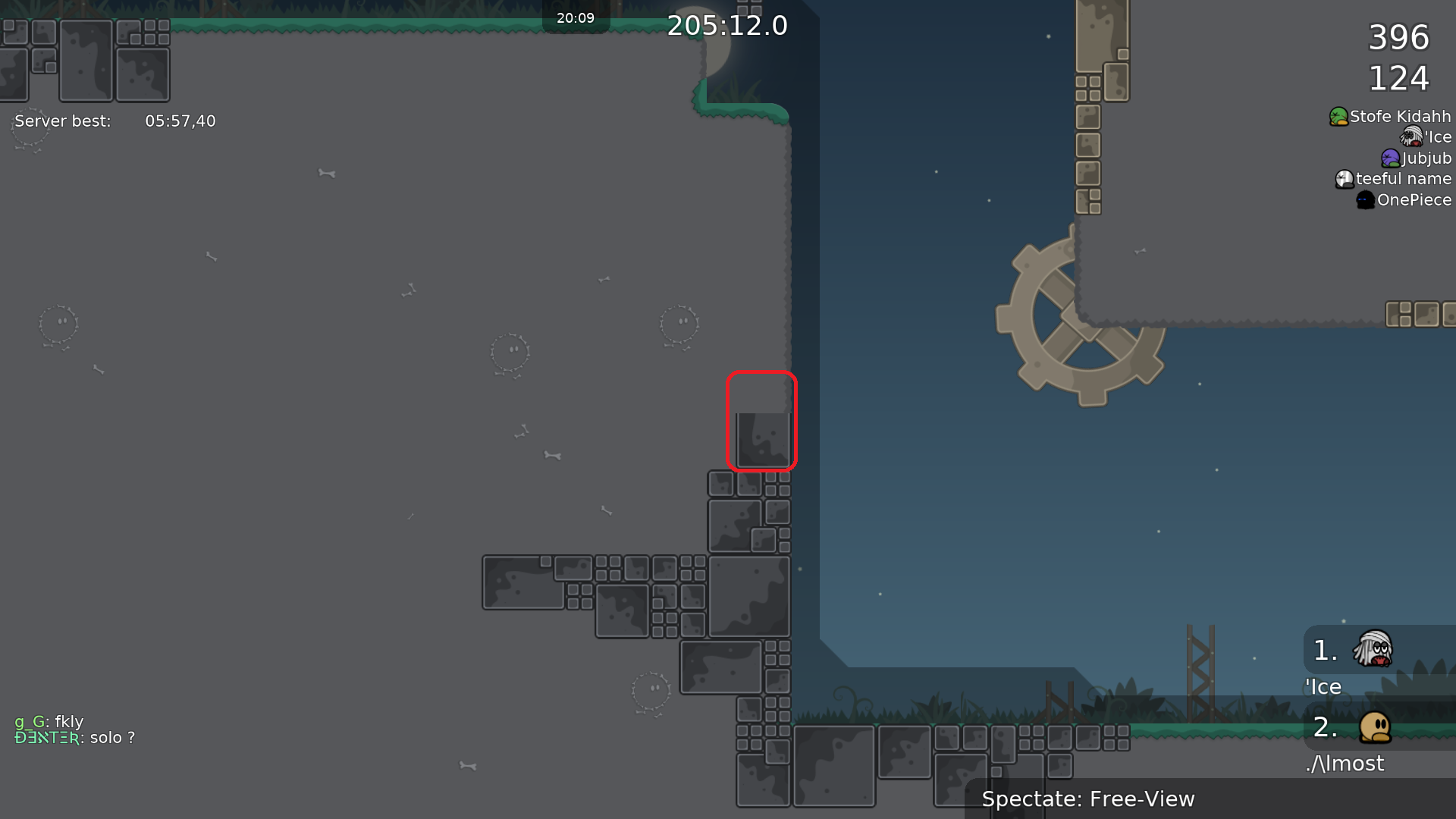Select teeful name's white tee avatar

pos(1343,179)
